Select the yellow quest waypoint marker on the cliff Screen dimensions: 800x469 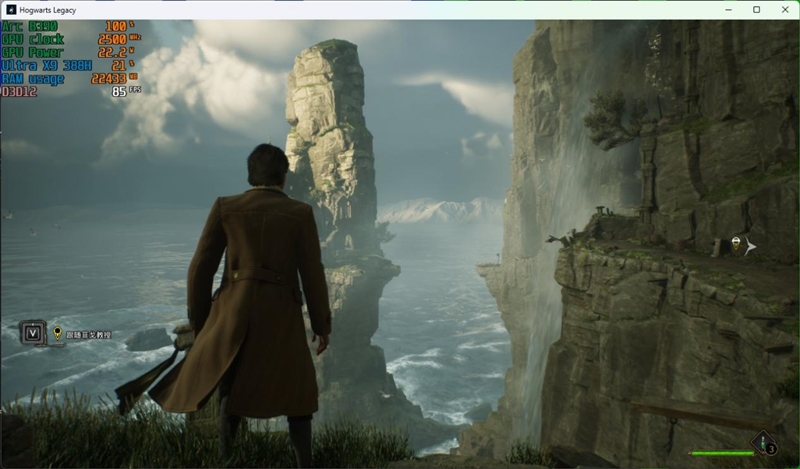click(x=737, y=244)
